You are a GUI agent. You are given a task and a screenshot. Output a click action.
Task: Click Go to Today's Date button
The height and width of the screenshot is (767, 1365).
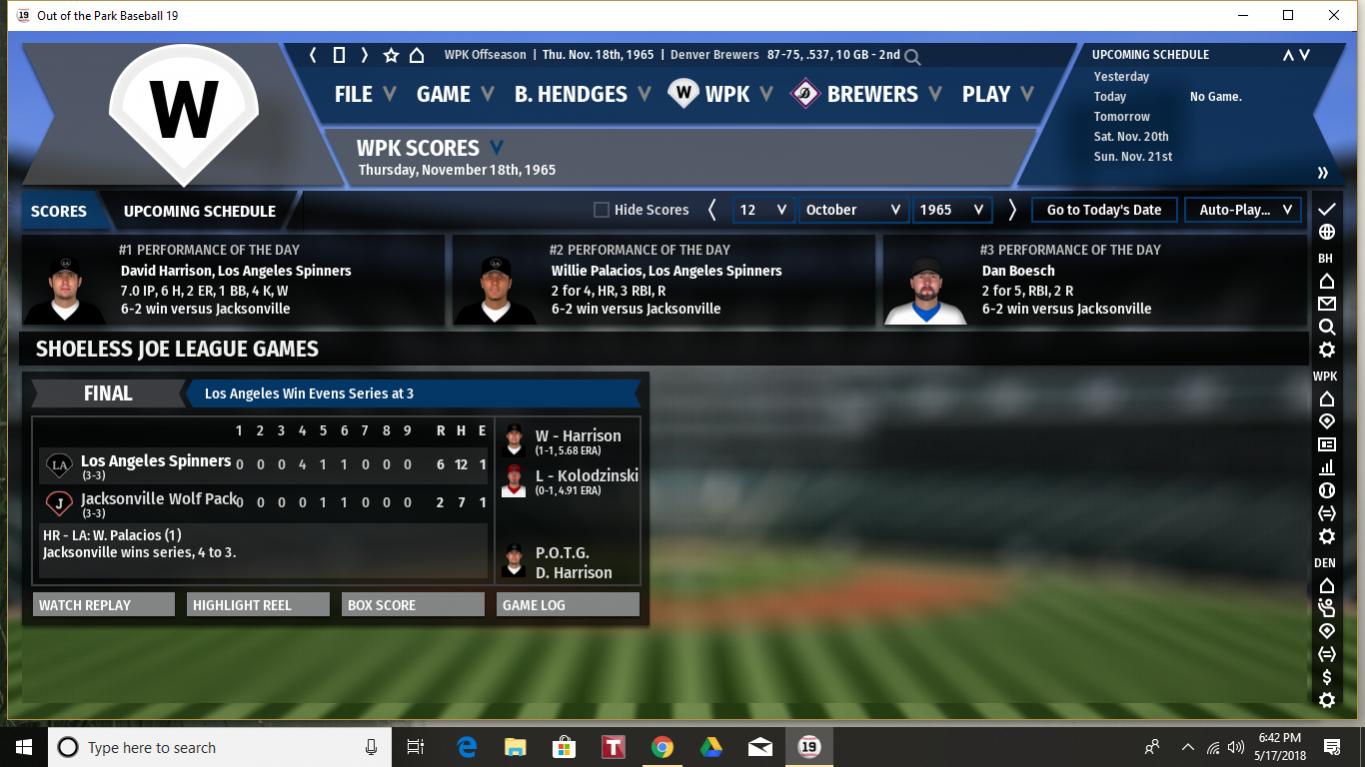[x=1103, y=210]
